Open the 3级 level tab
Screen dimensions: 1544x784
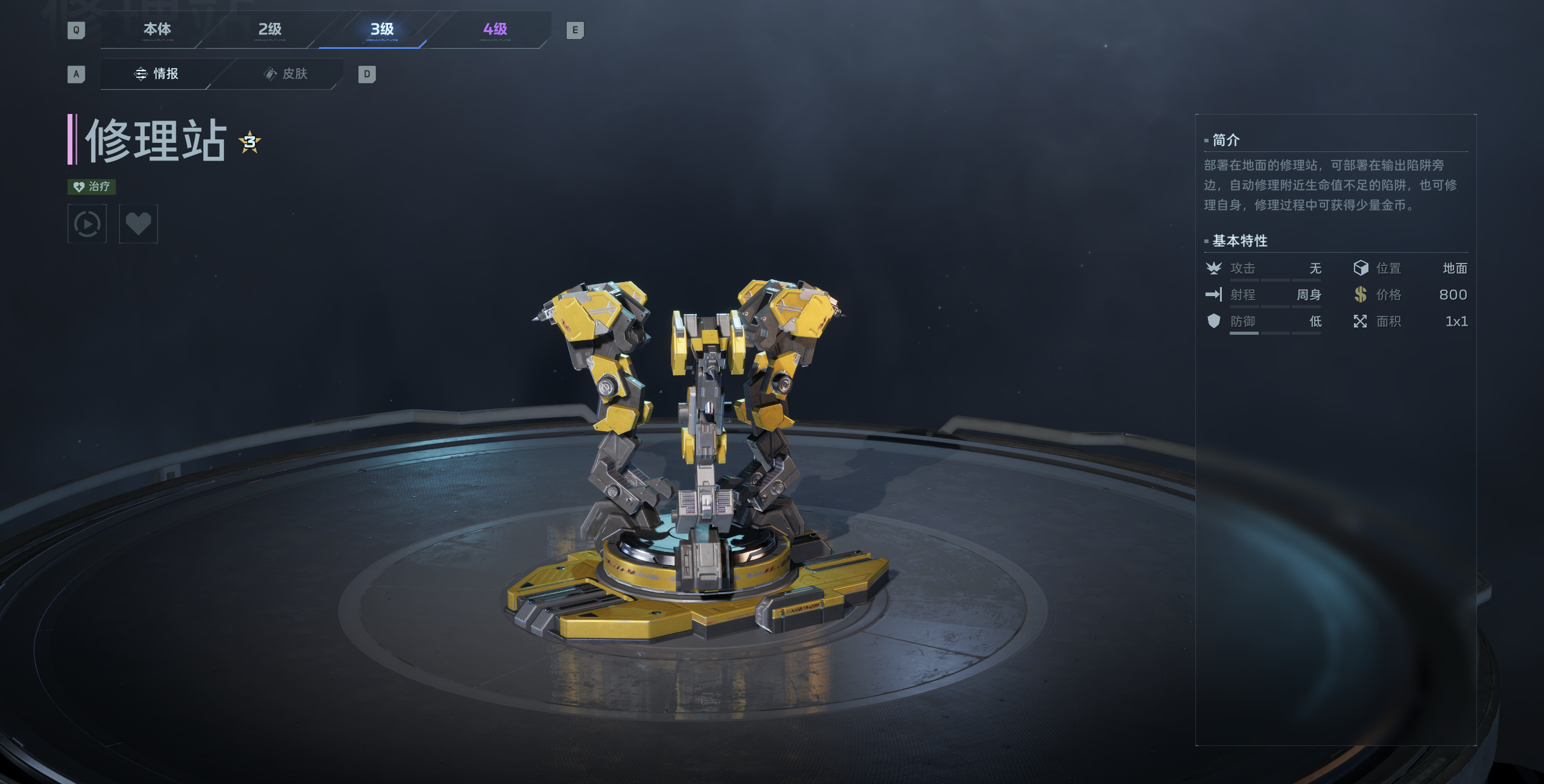coord(382,30)
